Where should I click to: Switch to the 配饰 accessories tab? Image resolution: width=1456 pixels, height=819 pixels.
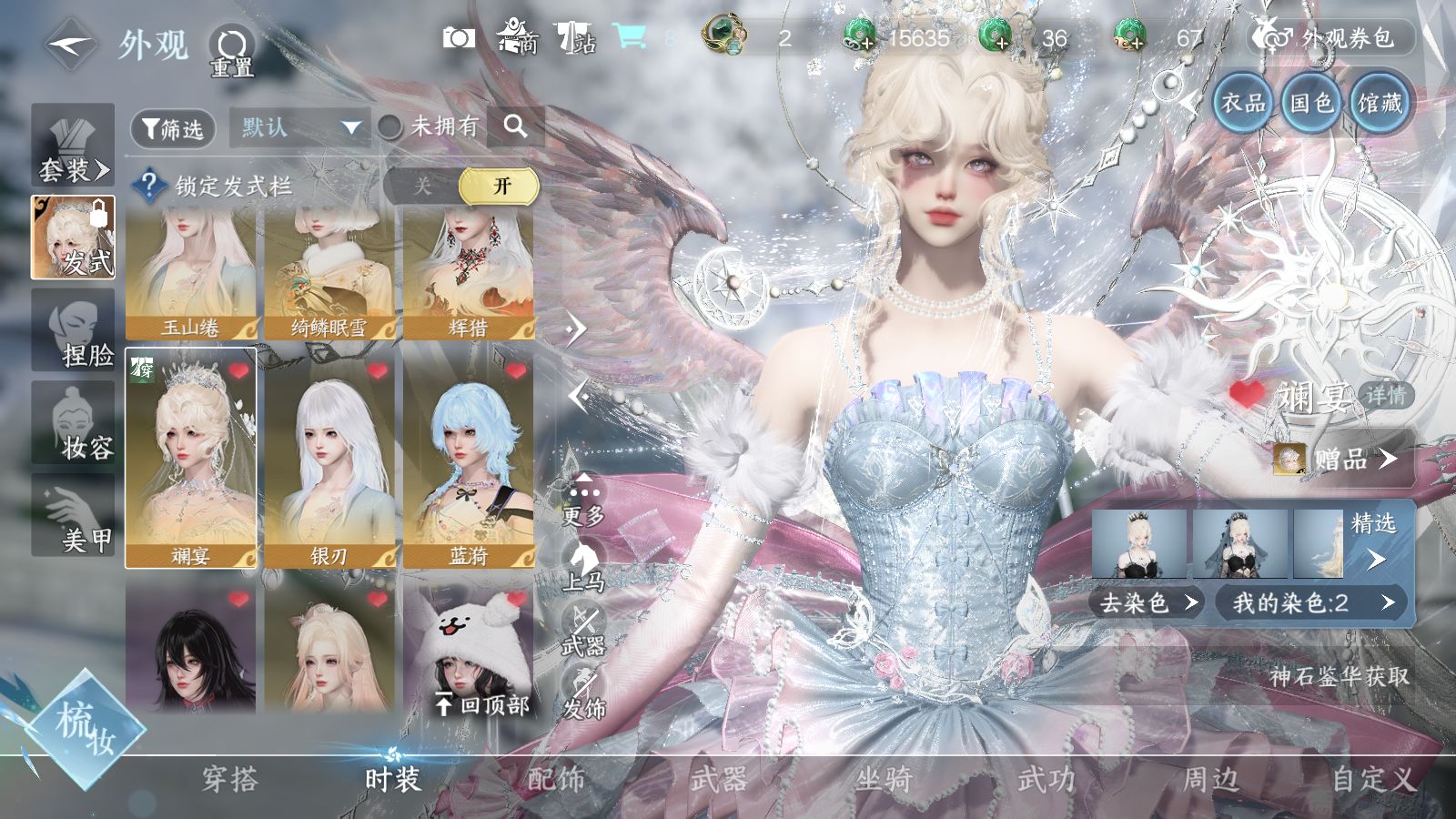(556, 779)
